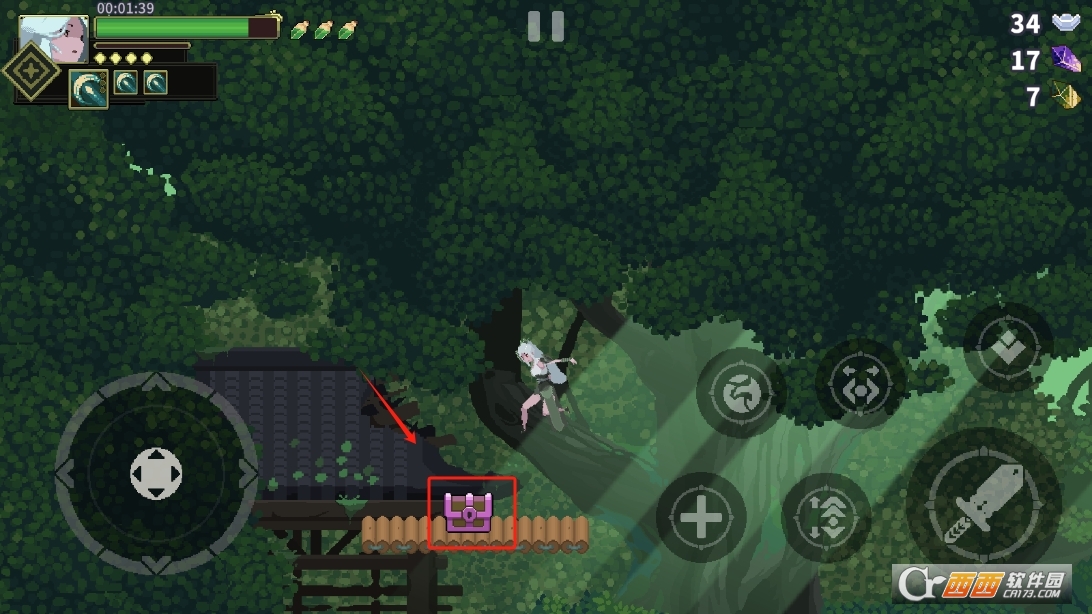
Task: Tap the plus sign action button
Action: (701, 518)
